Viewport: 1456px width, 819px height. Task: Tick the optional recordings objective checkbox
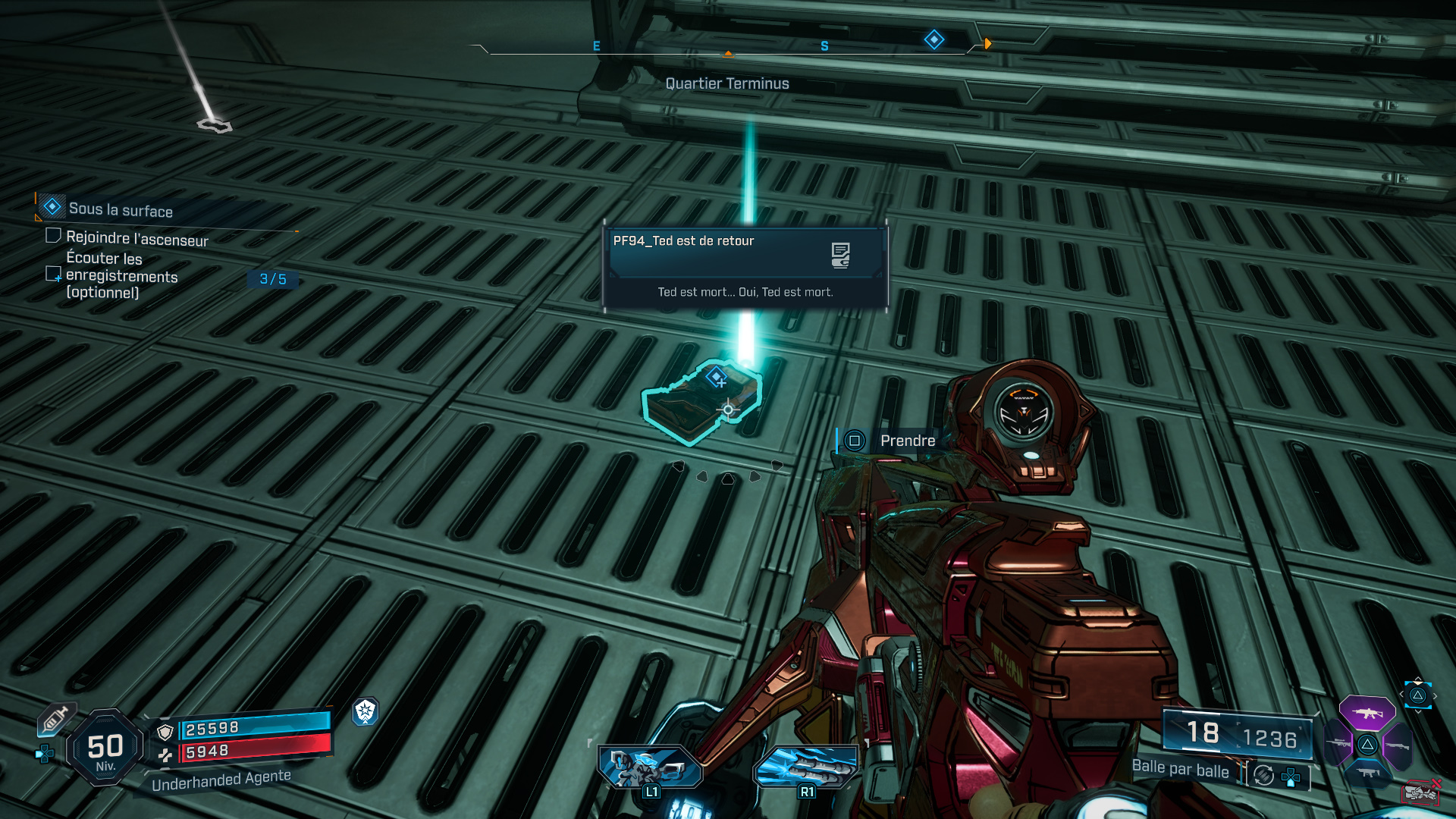tap(53, 274)
